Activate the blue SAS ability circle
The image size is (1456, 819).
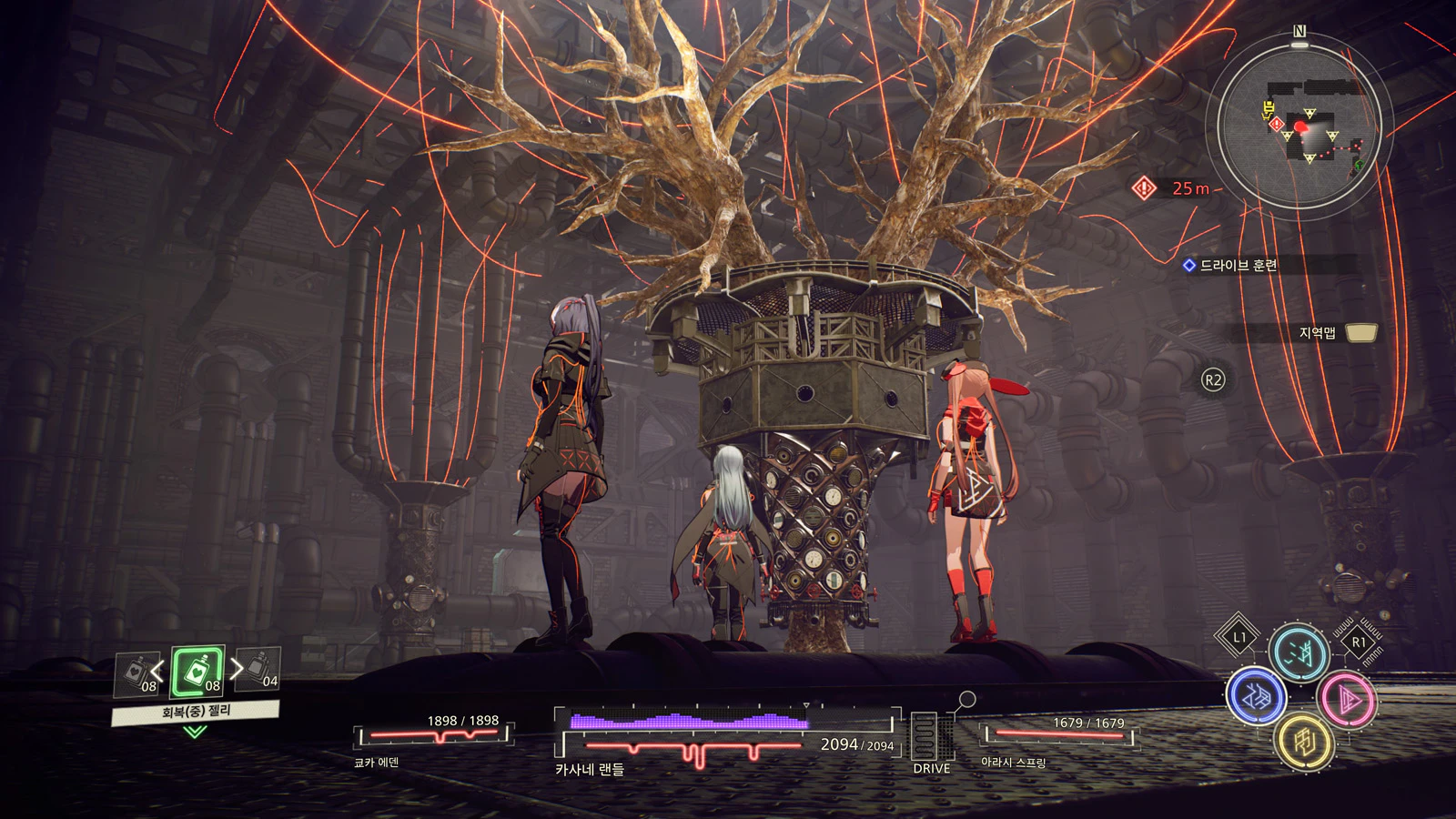click(1256, 696)
